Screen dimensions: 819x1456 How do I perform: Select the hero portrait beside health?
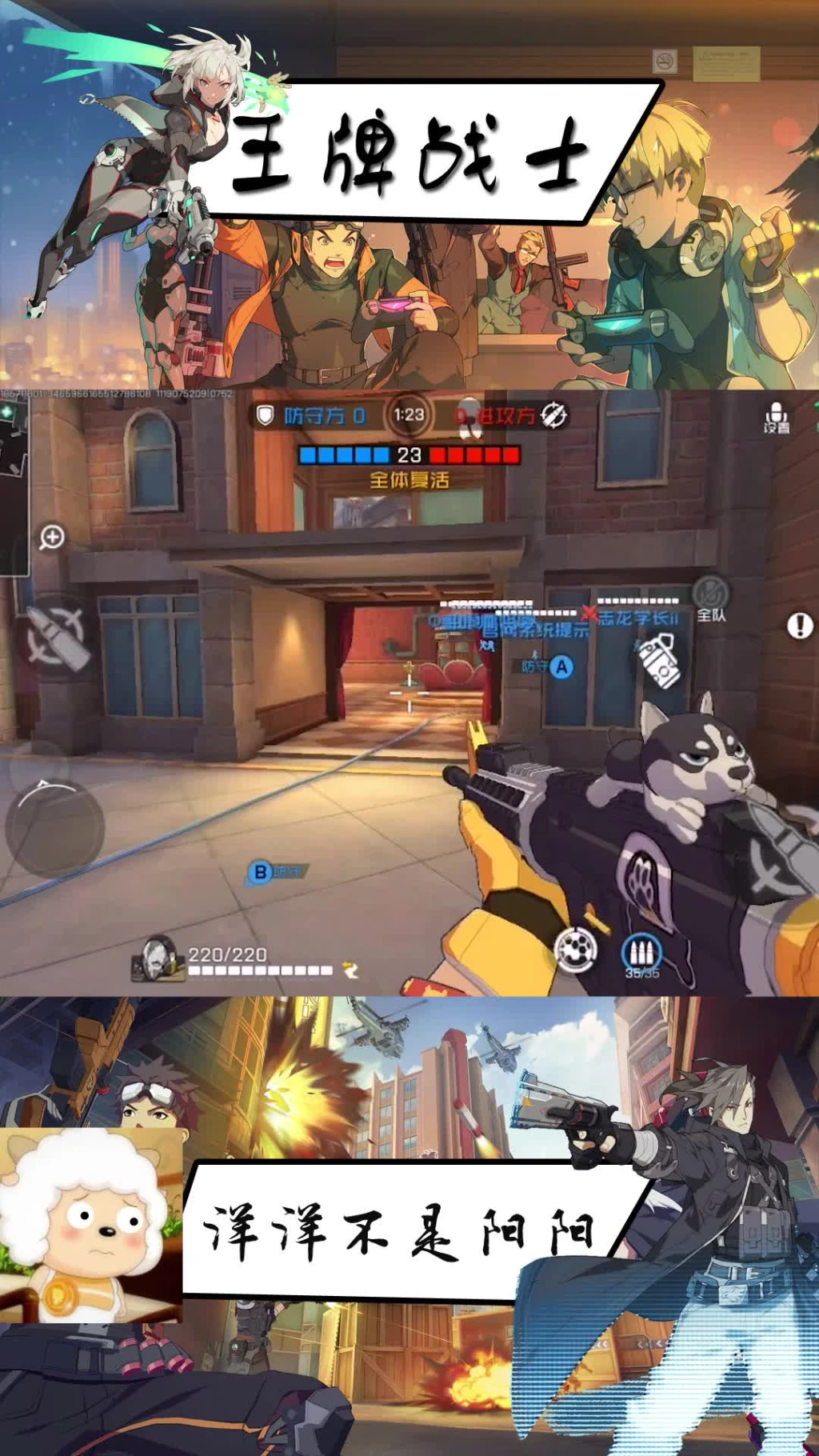coord(158,958)
